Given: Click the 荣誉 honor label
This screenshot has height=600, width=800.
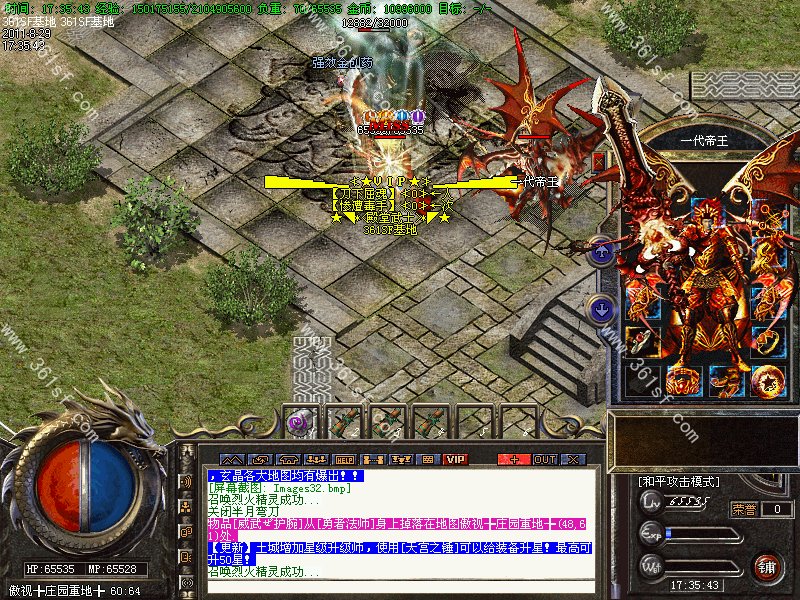Looking at the screenshot, I should click(744, 509).
